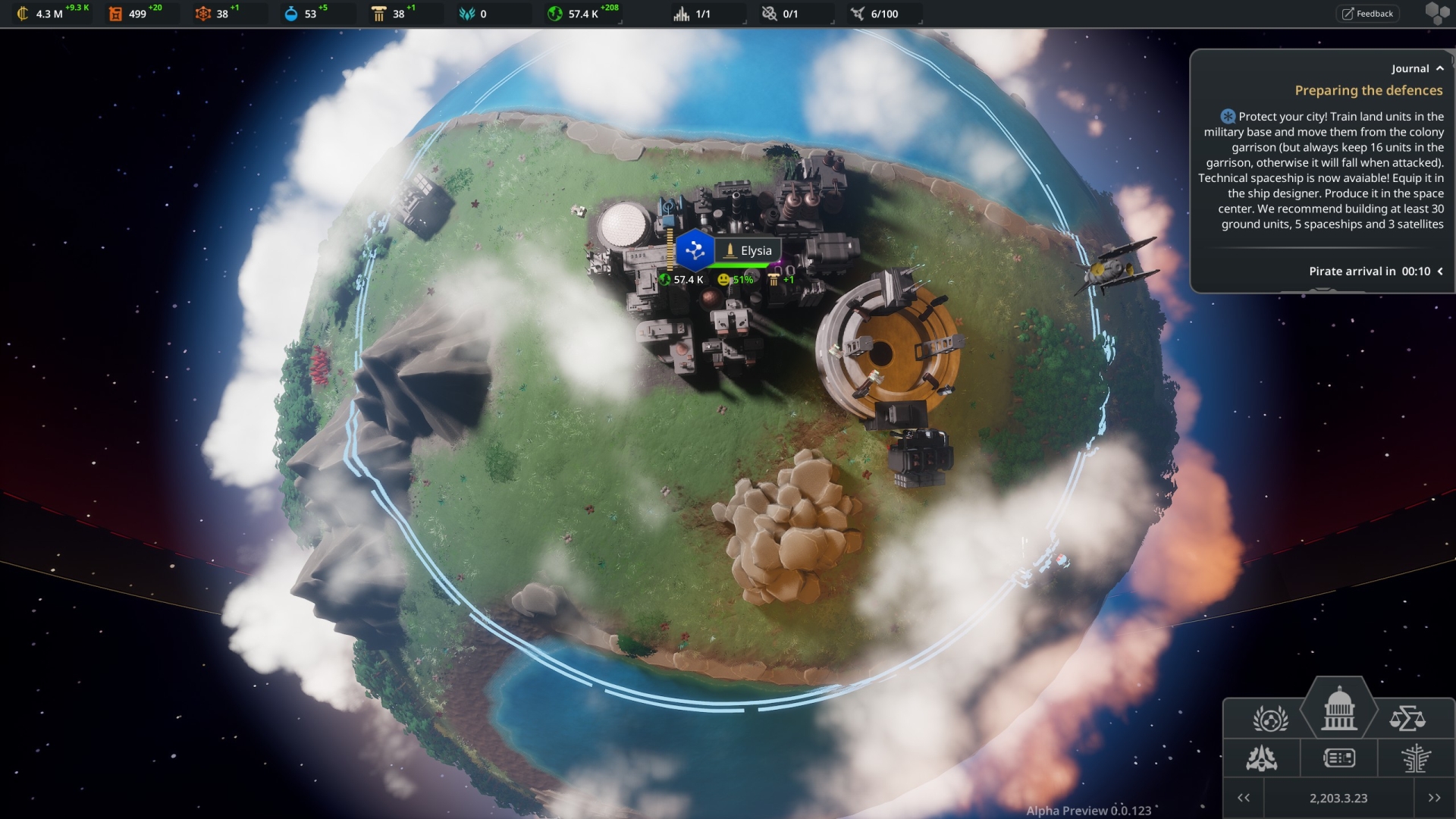Image resolution: width=1456 pixels, height=819 pixels.
Task: Select the crossed-out planet counter showing 0/1
Action: pos(780,14)
